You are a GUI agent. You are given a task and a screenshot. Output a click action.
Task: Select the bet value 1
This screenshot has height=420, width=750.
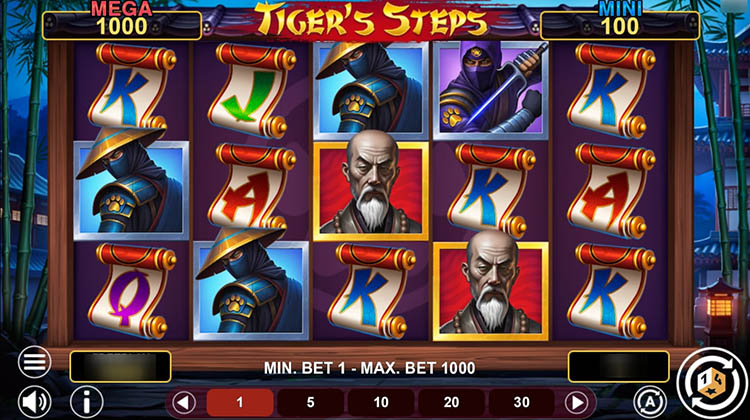click(240, 403)
